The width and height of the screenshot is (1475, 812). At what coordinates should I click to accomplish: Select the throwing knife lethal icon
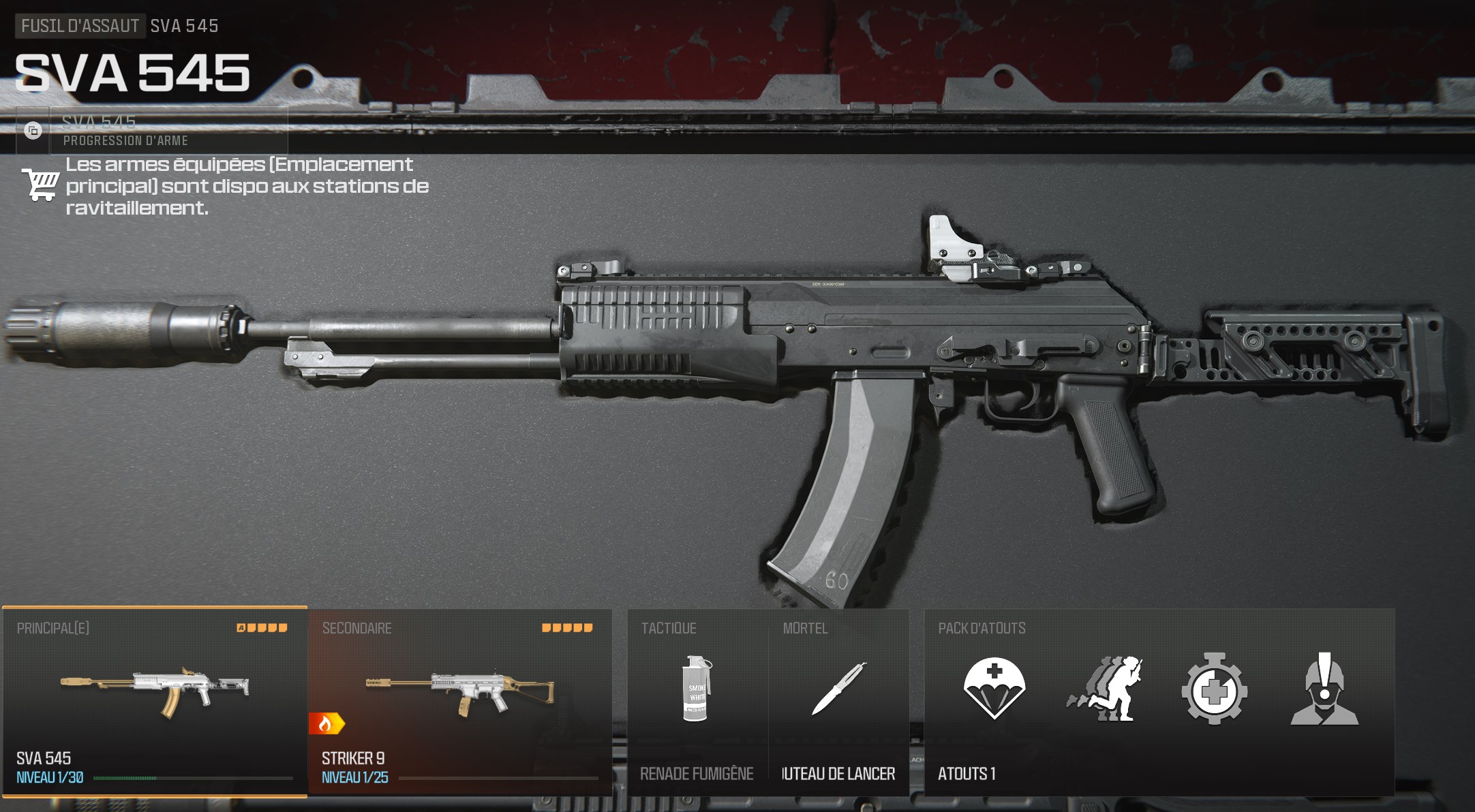pyautogui.click(x=840, y=688)
